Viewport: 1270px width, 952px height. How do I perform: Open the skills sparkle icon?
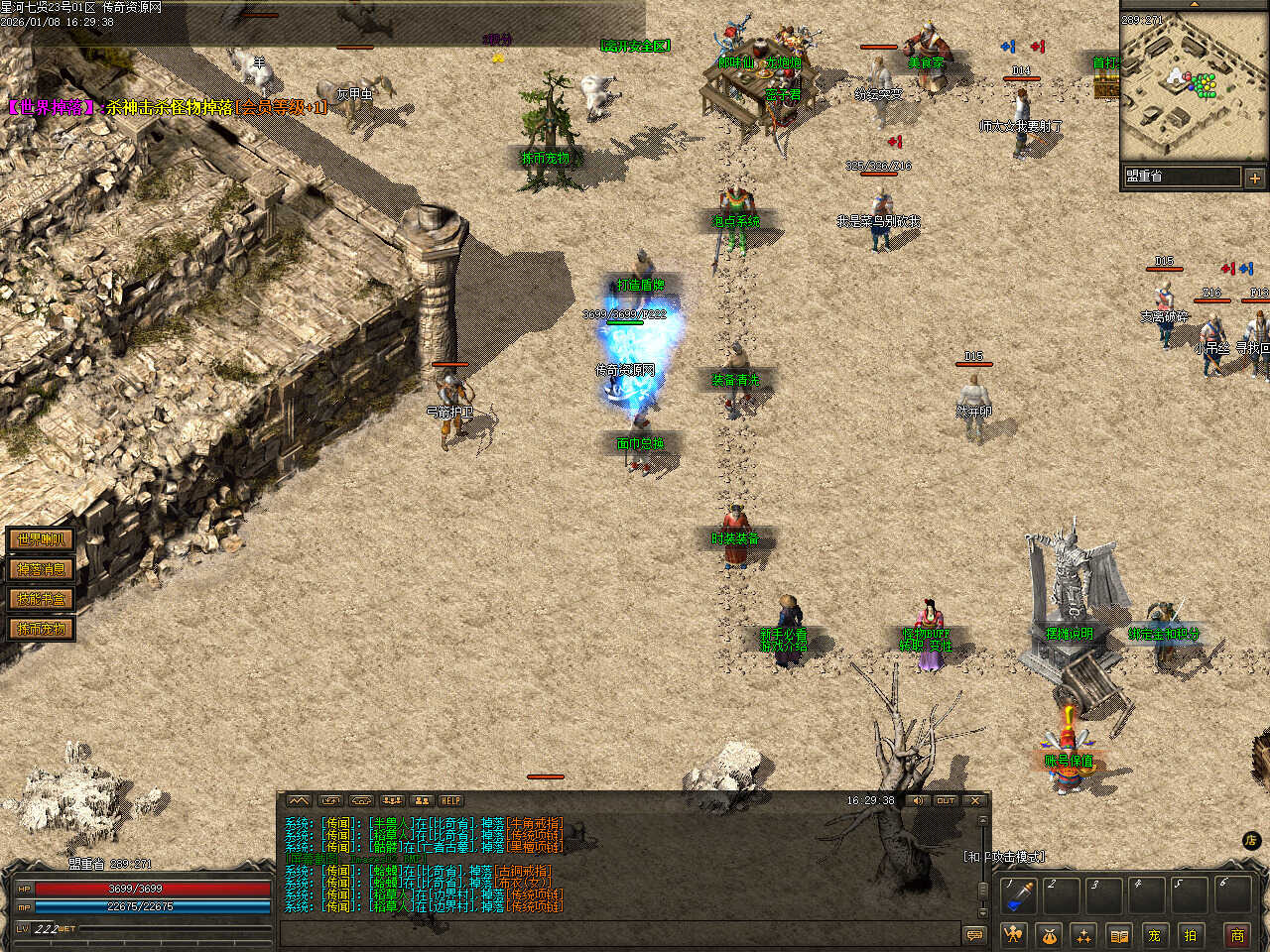click(1084, 934)
